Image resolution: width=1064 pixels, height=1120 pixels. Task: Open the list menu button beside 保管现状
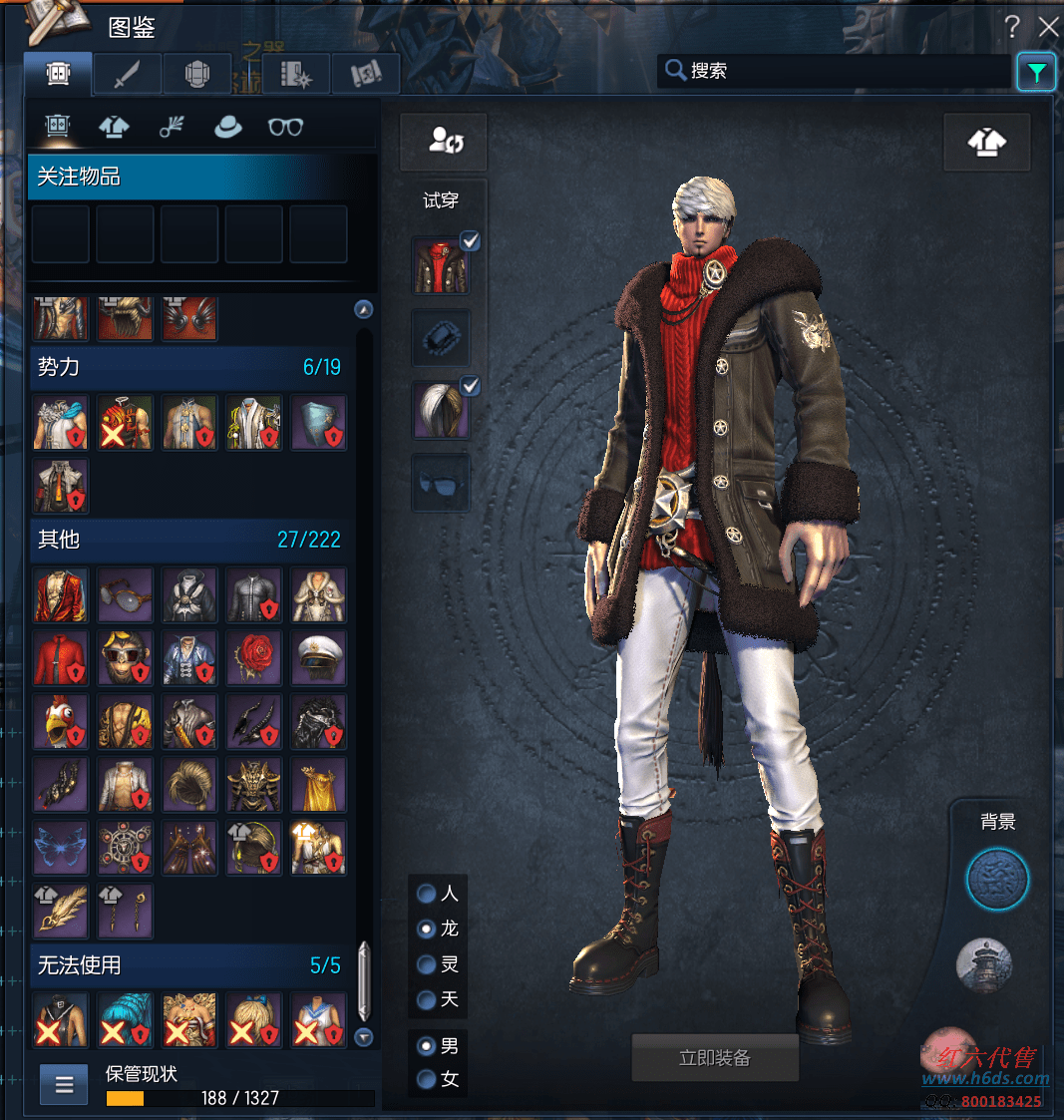(65, 1086)
